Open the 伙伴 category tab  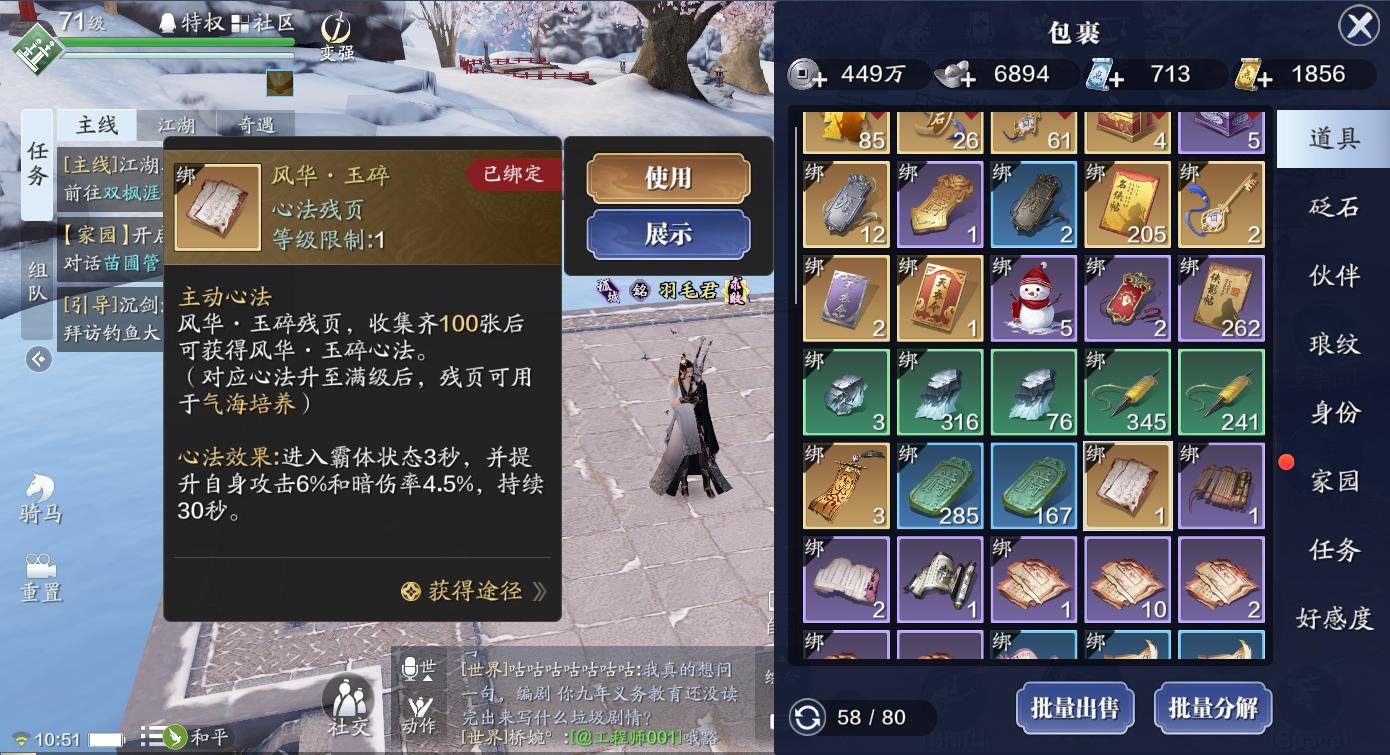(1334, 275)
